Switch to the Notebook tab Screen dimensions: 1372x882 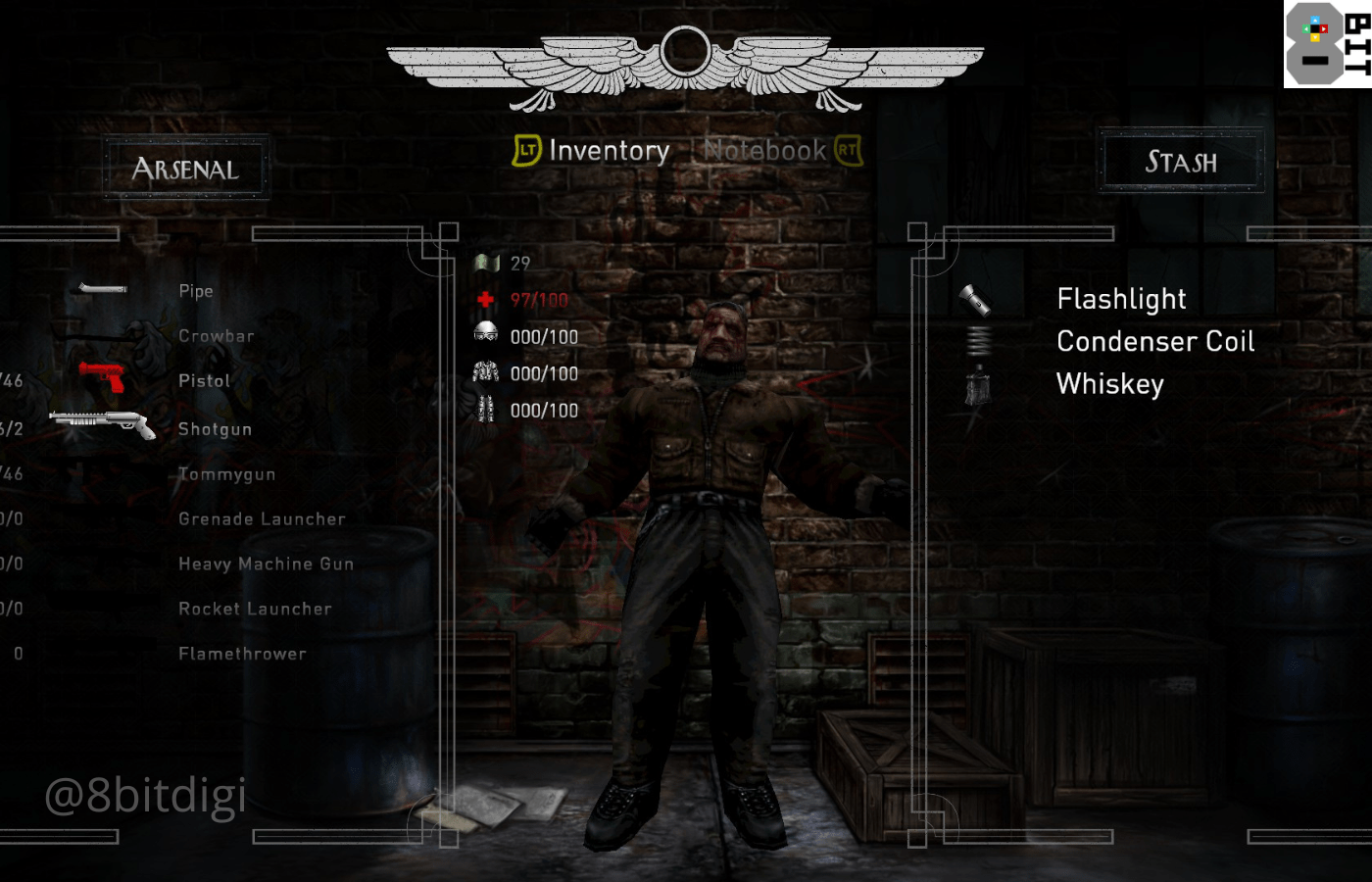[765, 151]
